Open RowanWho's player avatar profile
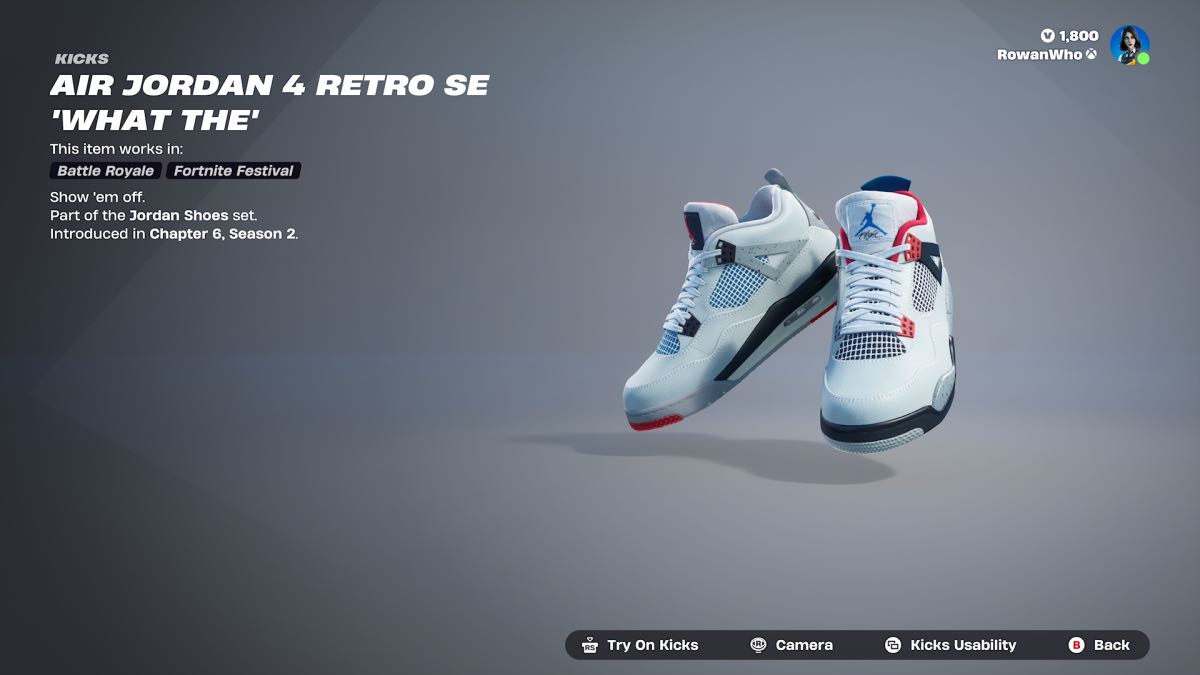This screenshot has height=675, width=1200. [x=1129, y=45]
